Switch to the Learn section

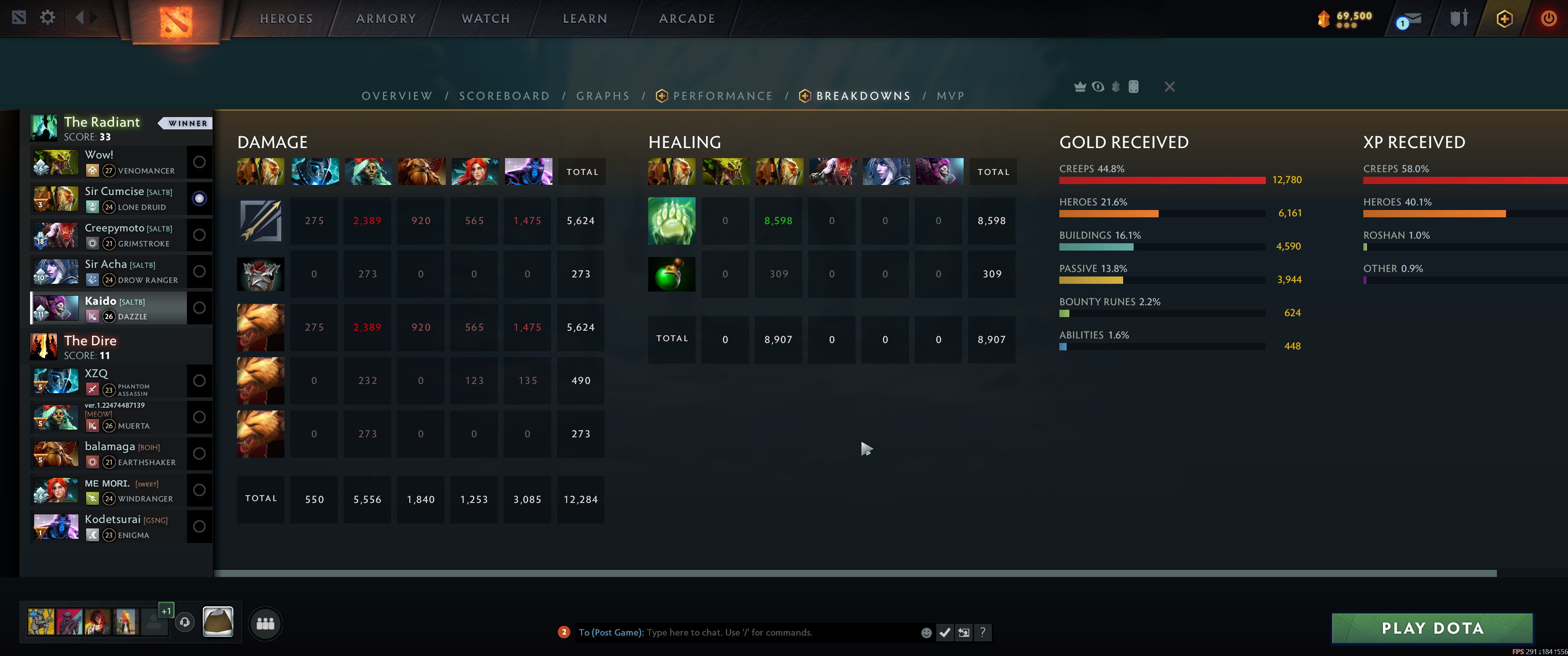584,19
